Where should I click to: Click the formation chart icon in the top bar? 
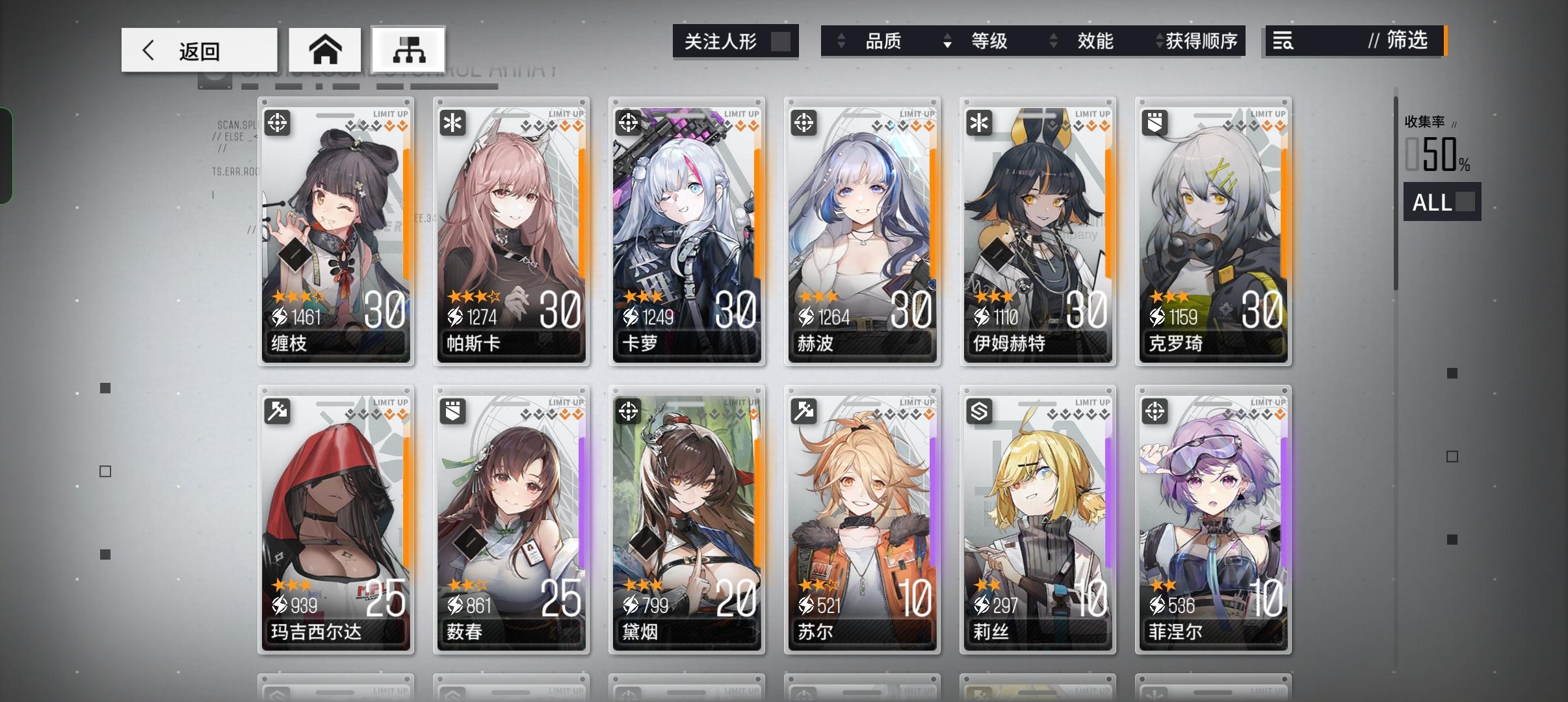(409, 49)
